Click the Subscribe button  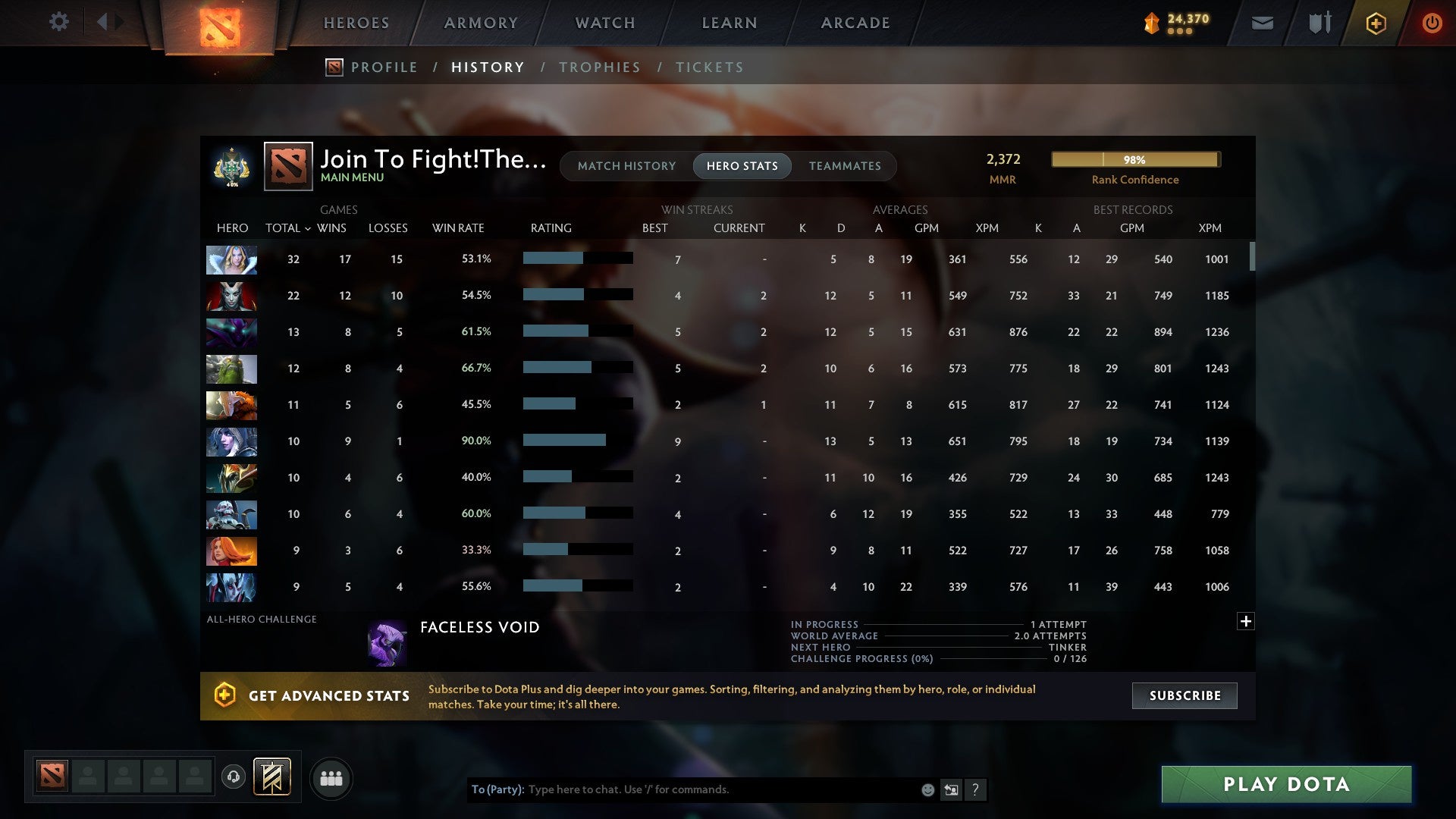[x=1184, y=695]
